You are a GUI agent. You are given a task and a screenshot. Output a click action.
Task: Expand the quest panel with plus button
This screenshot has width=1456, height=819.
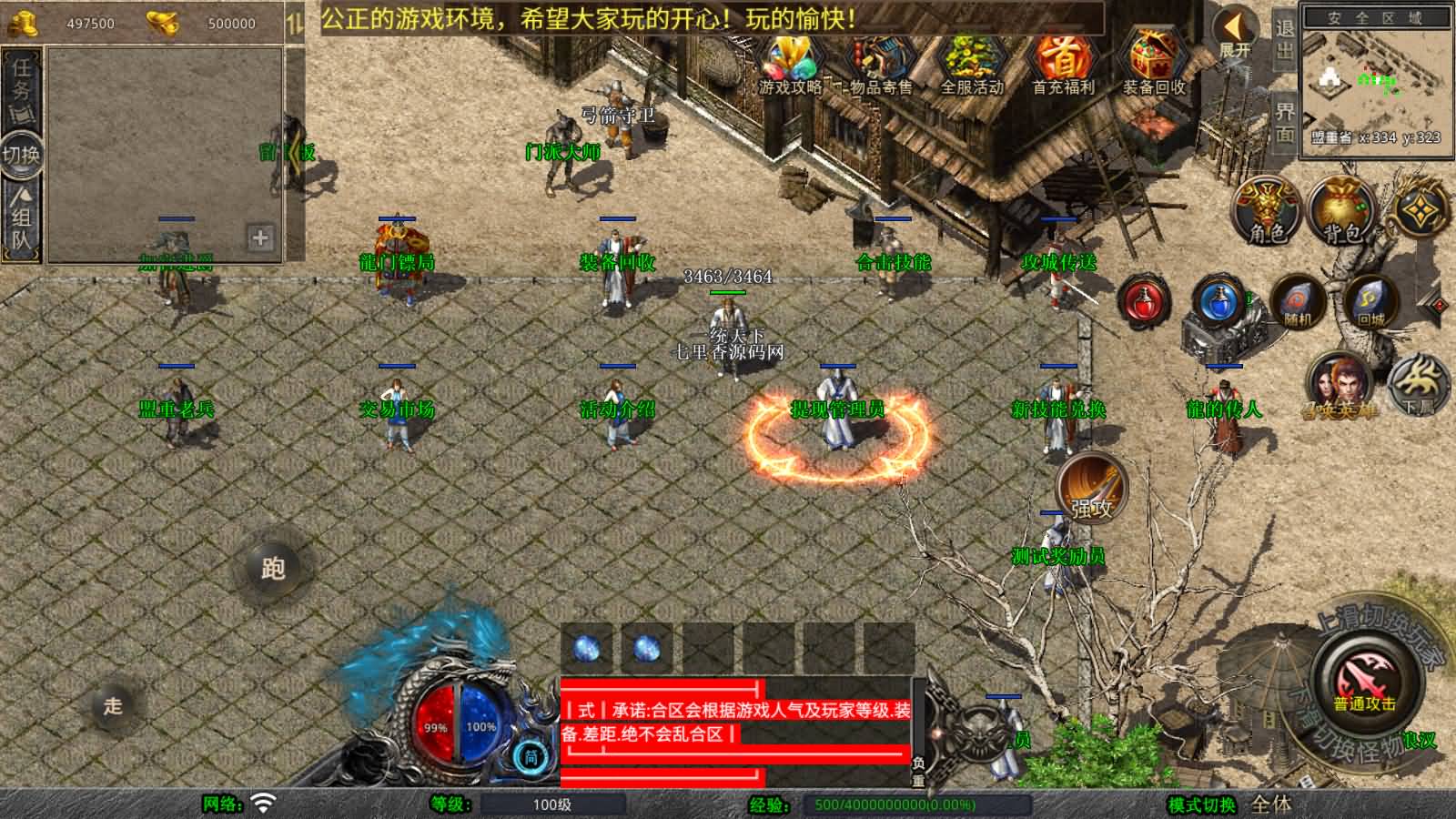pos(262,239)
